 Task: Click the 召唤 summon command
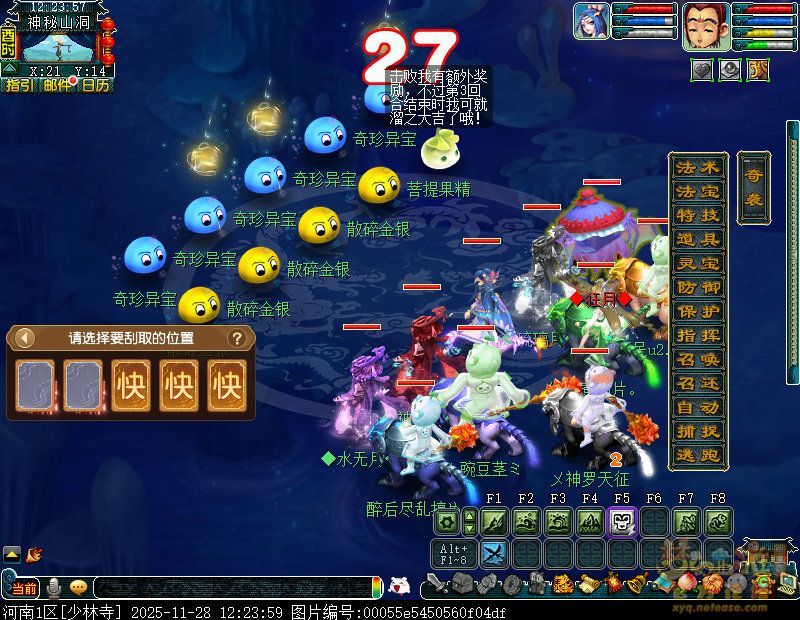click(x=697, y=359)
